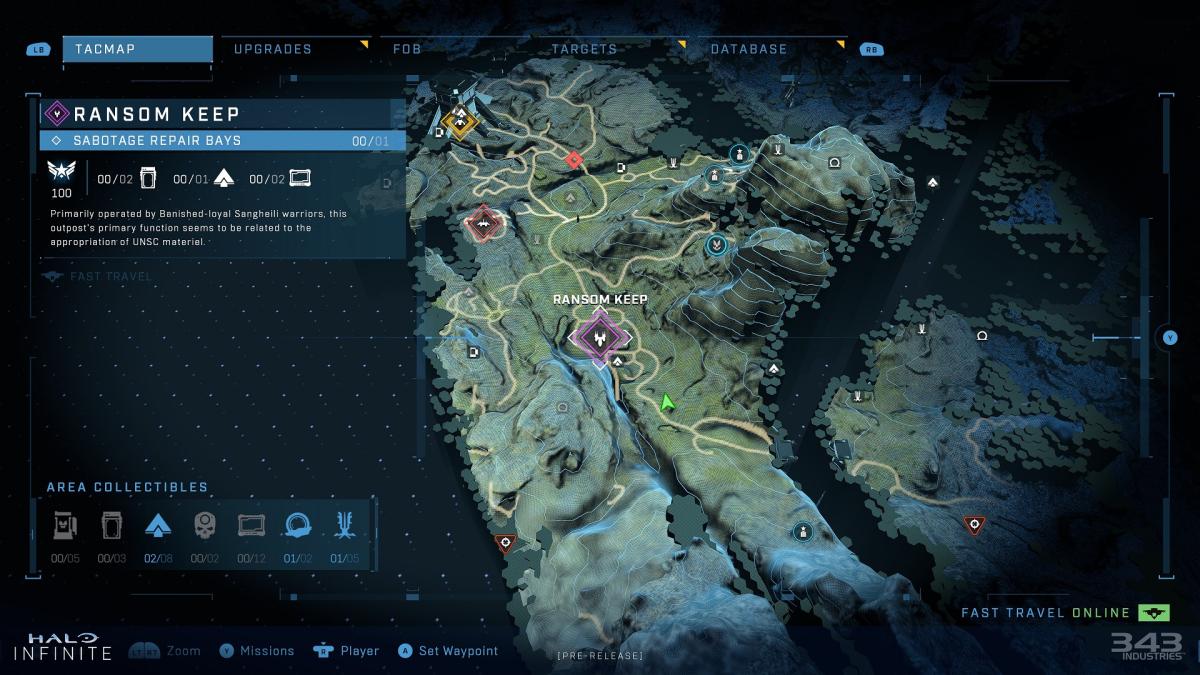Select the skull icon in Area Collectibles
1200x675 pixels.
coord(204,524)
